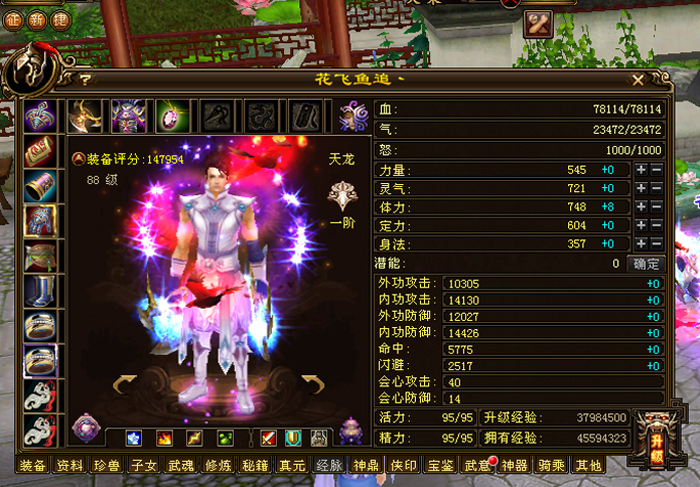Select the purple helmet equipment slot
Screen dimensions: 700x487
(129, 116)
